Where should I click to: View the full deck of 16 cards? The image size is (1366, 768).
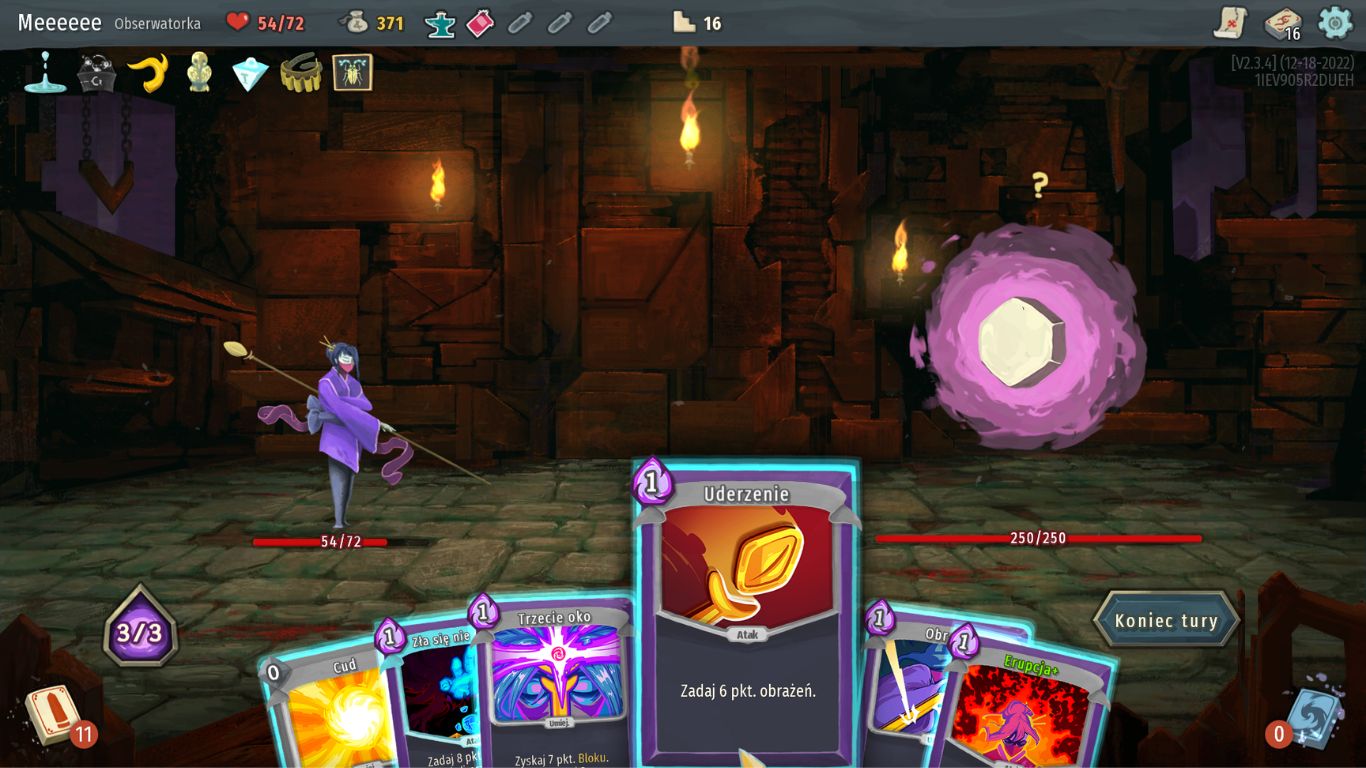pyautogui.click(x=1282, y=22)
